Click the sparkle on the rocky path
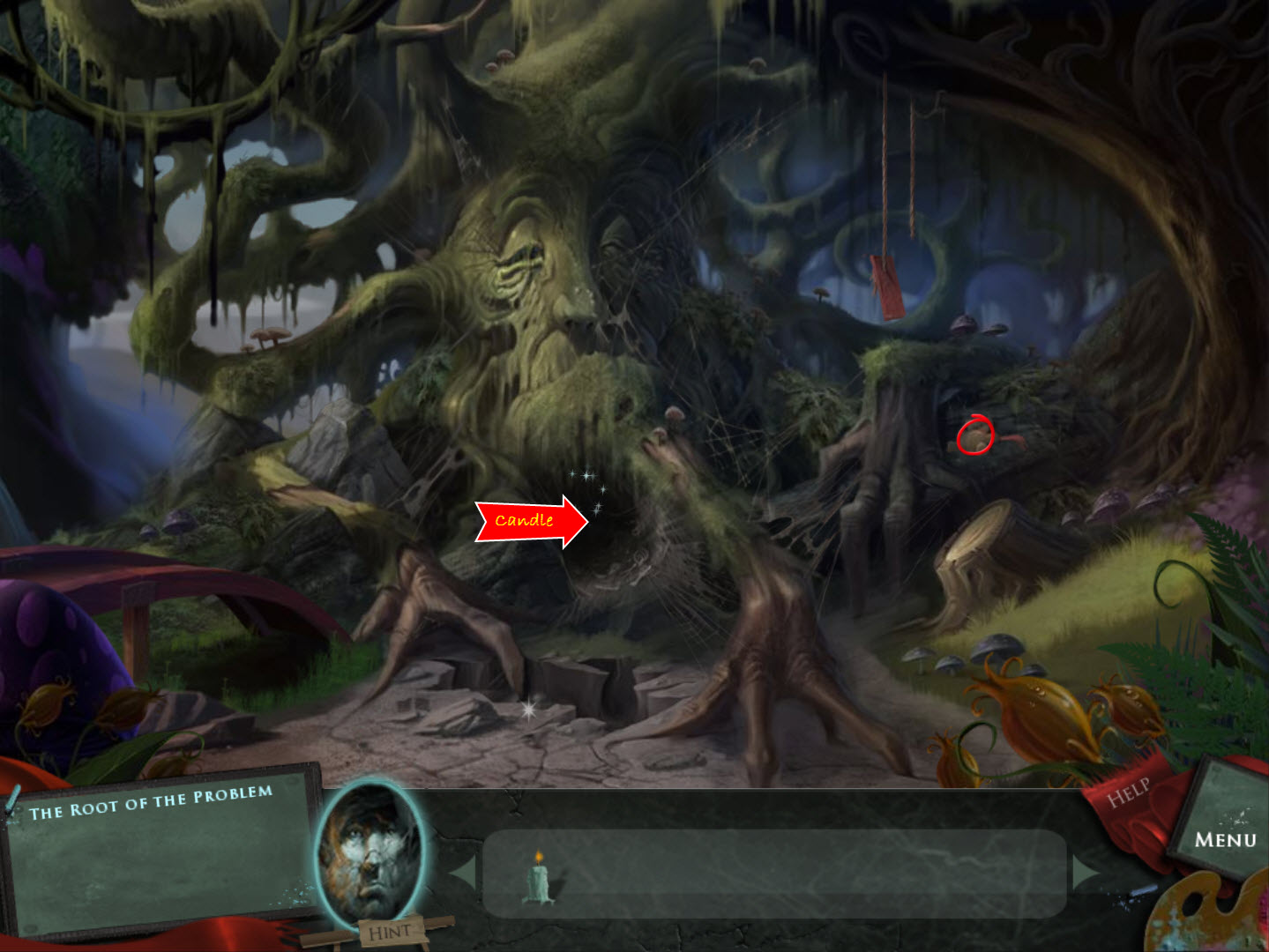Viewport: 1269px width, 952px height. [528, 709]
